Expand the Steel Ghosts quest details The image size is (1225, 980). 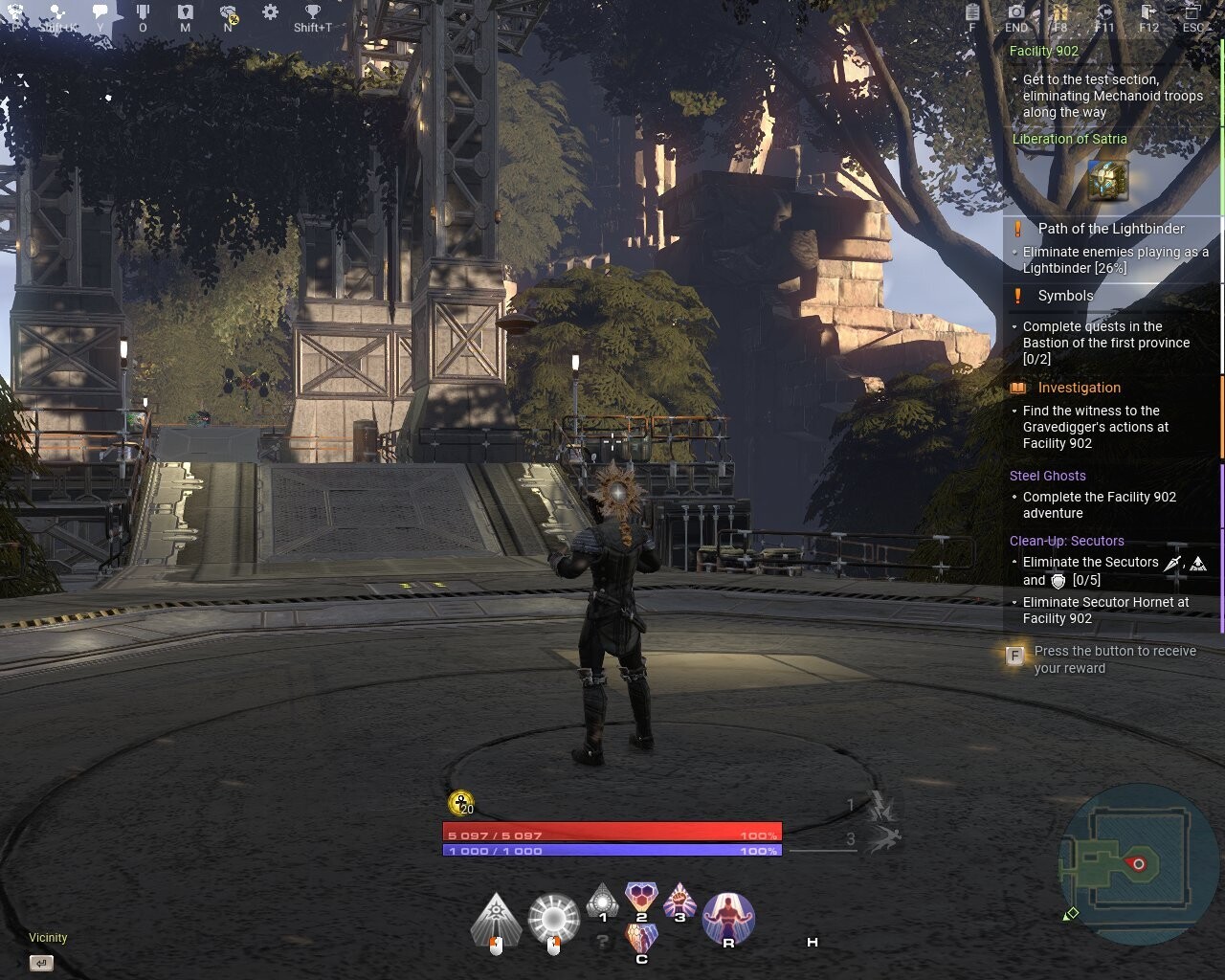point(1048,476)
